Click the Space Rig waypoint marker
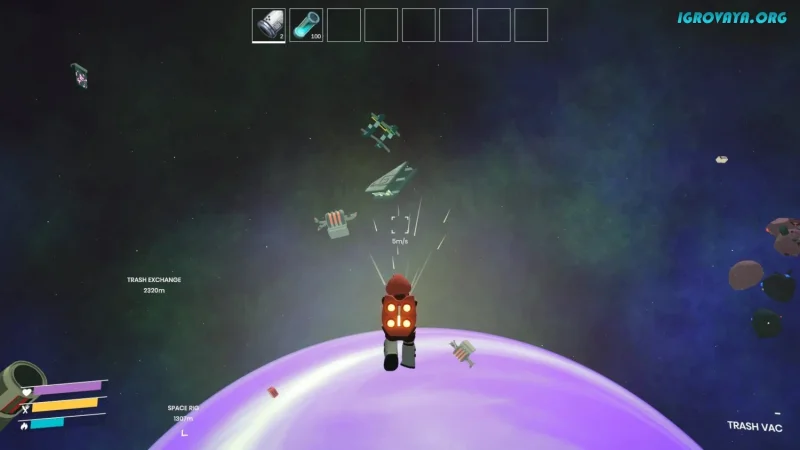Screen dimensions: 800x450 point(182,413)
